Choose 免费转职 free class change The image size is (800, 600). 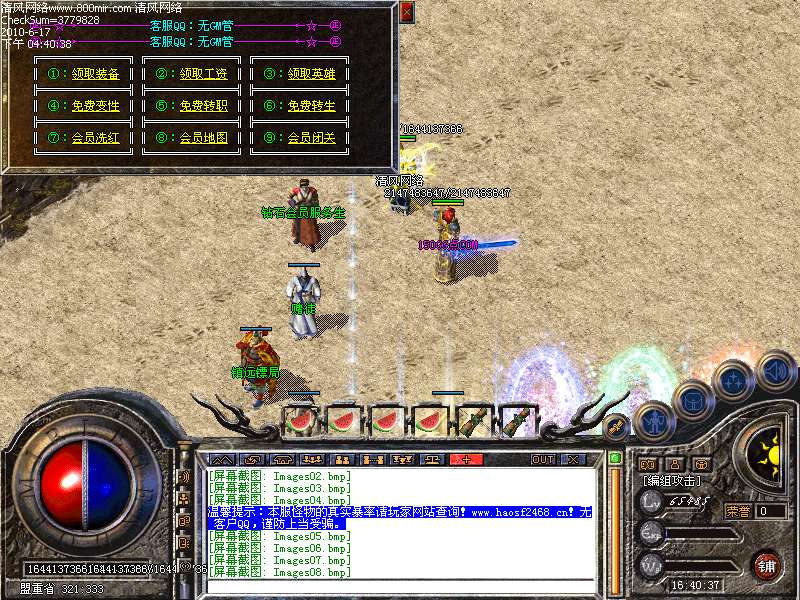tap(203, 105)
